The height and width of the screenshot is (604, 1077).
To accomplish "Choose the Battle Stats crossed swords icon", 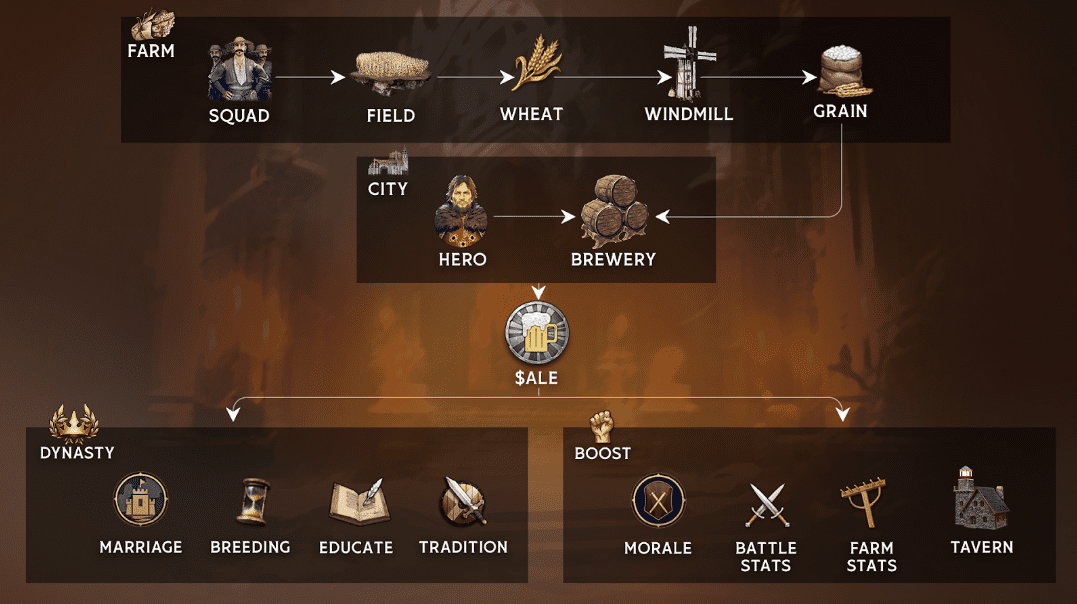I will (x=766, y=503).
